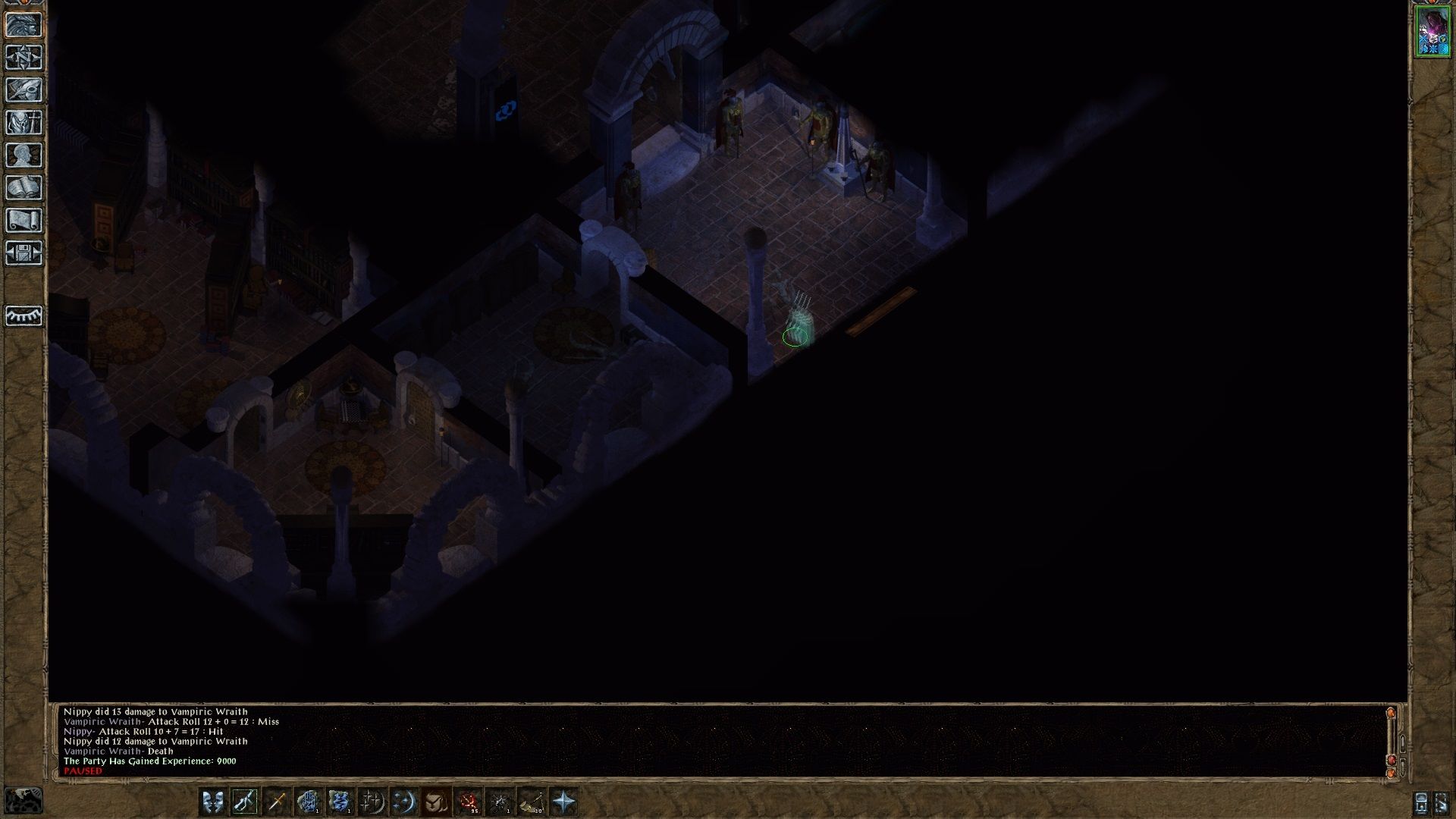Select all party members with the star icon
Screen dimensions: 1456x819
[x=563, y=800]
